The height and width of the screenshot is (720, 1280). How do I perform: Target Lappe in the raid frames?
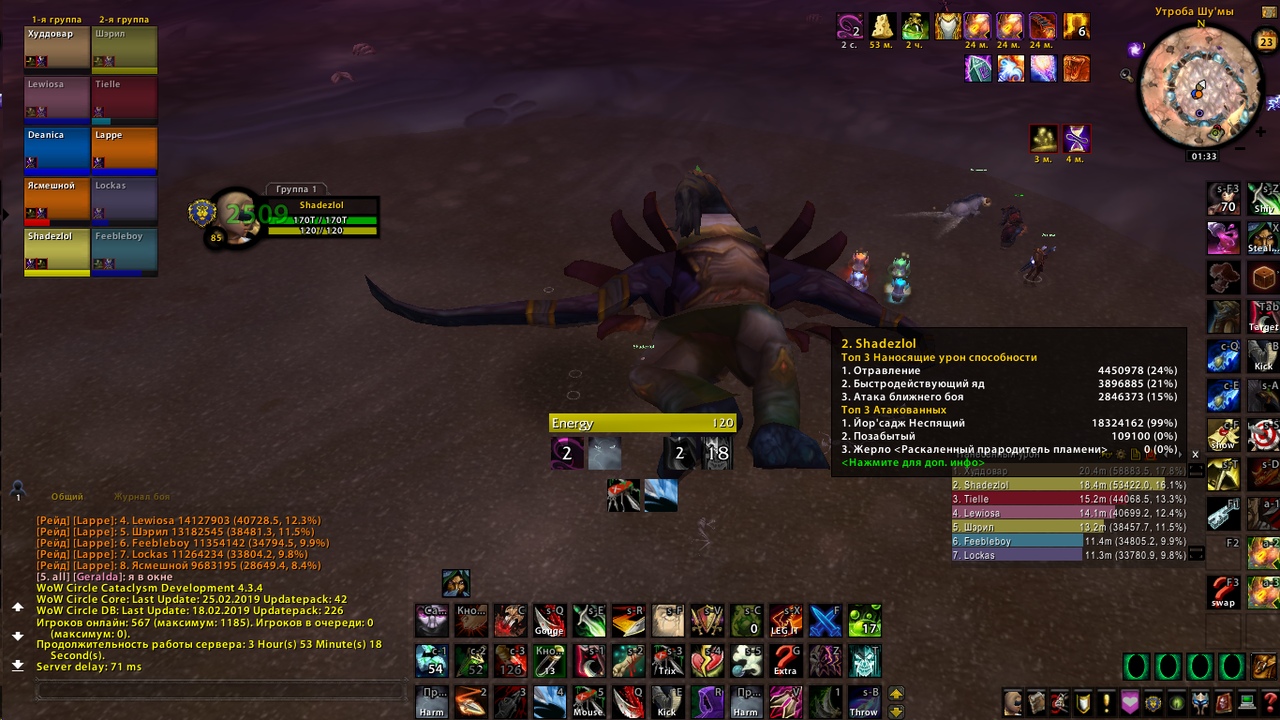[124, 149]
